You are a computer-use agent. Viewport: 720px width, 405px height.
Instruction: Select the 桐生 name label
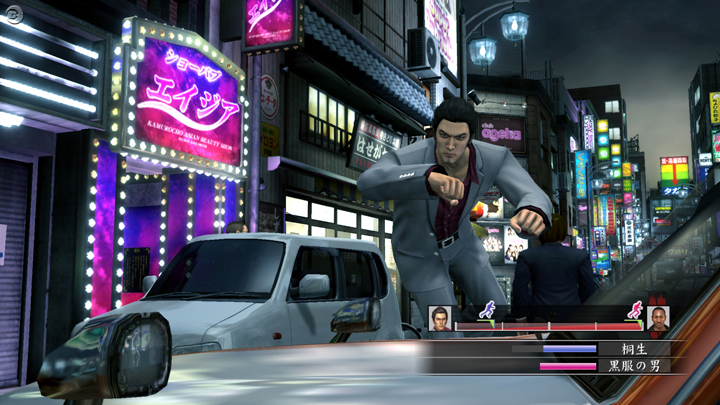[620, 349]
